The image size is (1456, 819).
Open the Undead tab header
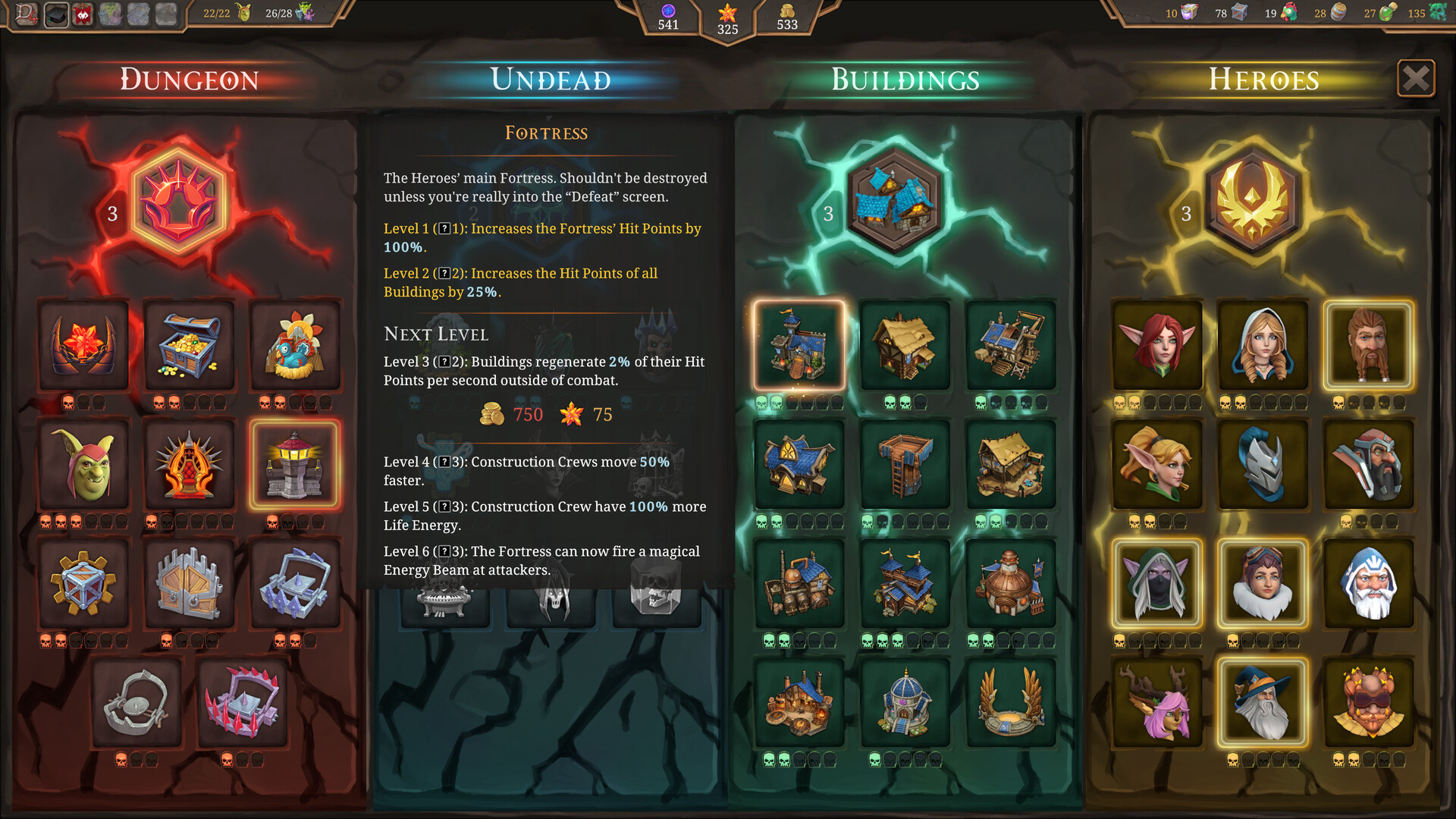pyautogui.click(x=551, y=79)
